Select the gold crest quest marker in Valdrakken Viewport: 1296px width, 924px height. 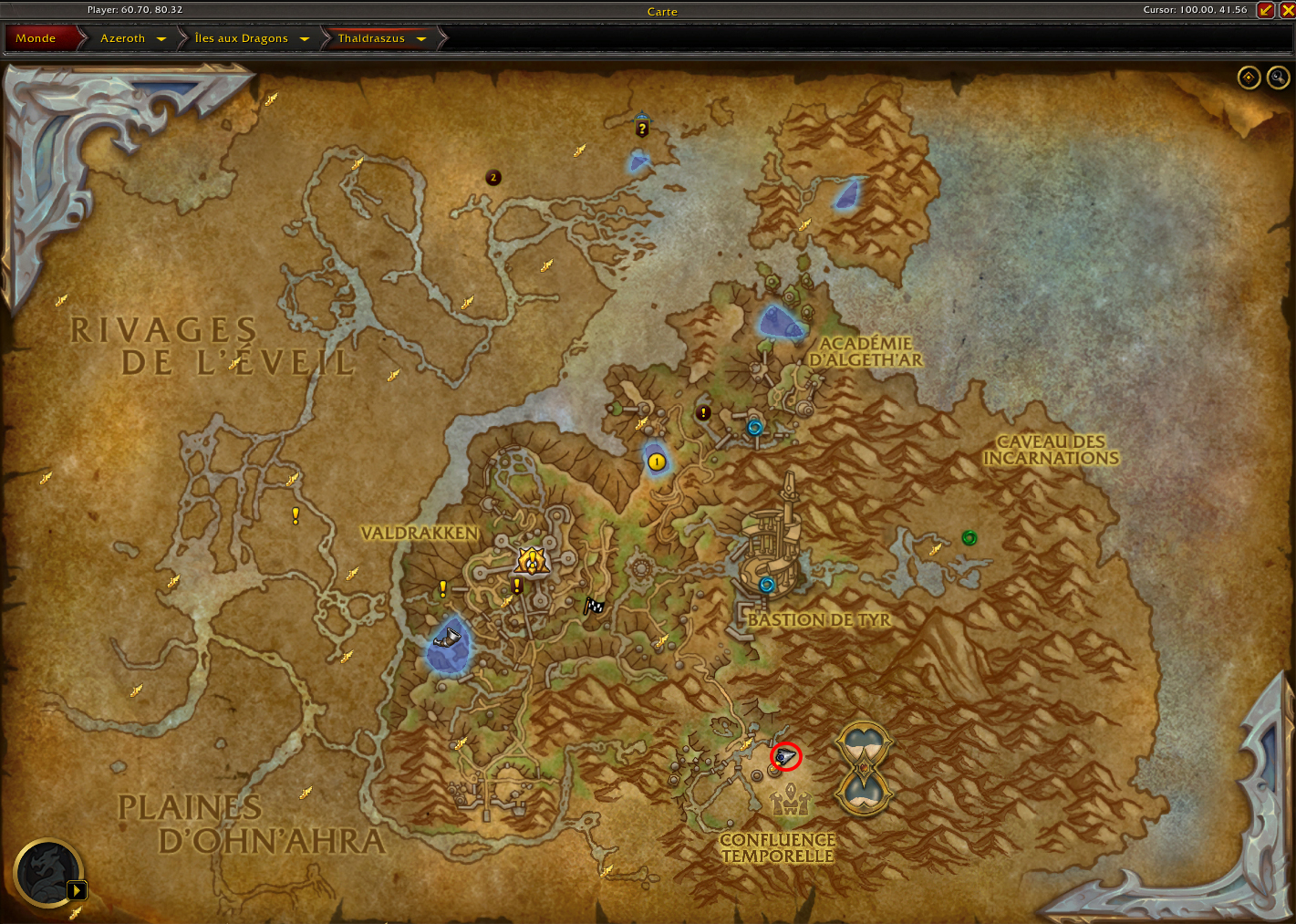point(531,559)
